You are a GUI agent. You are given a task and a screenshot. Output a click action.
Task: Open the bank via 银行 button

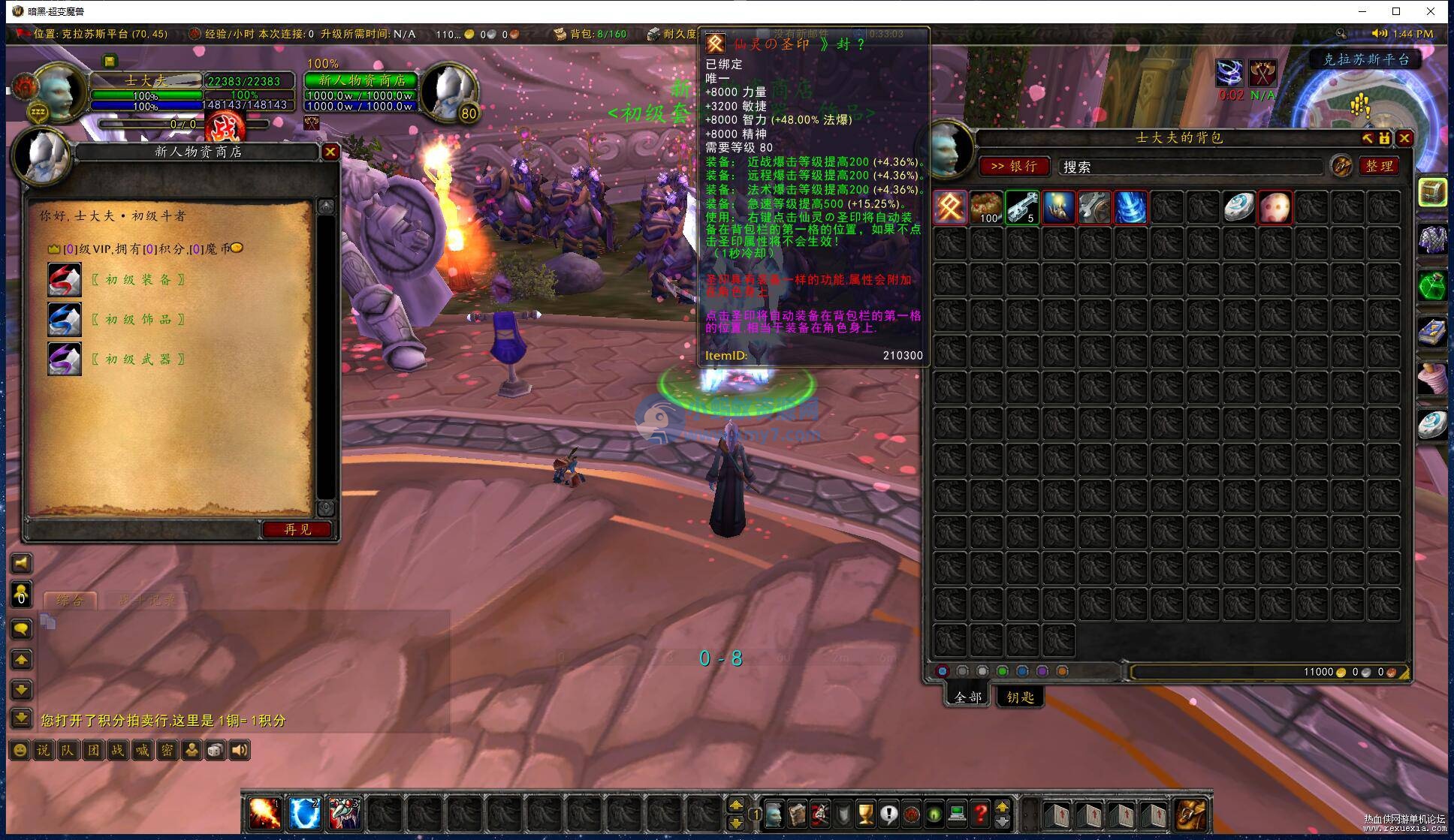tap(1013, 166)
